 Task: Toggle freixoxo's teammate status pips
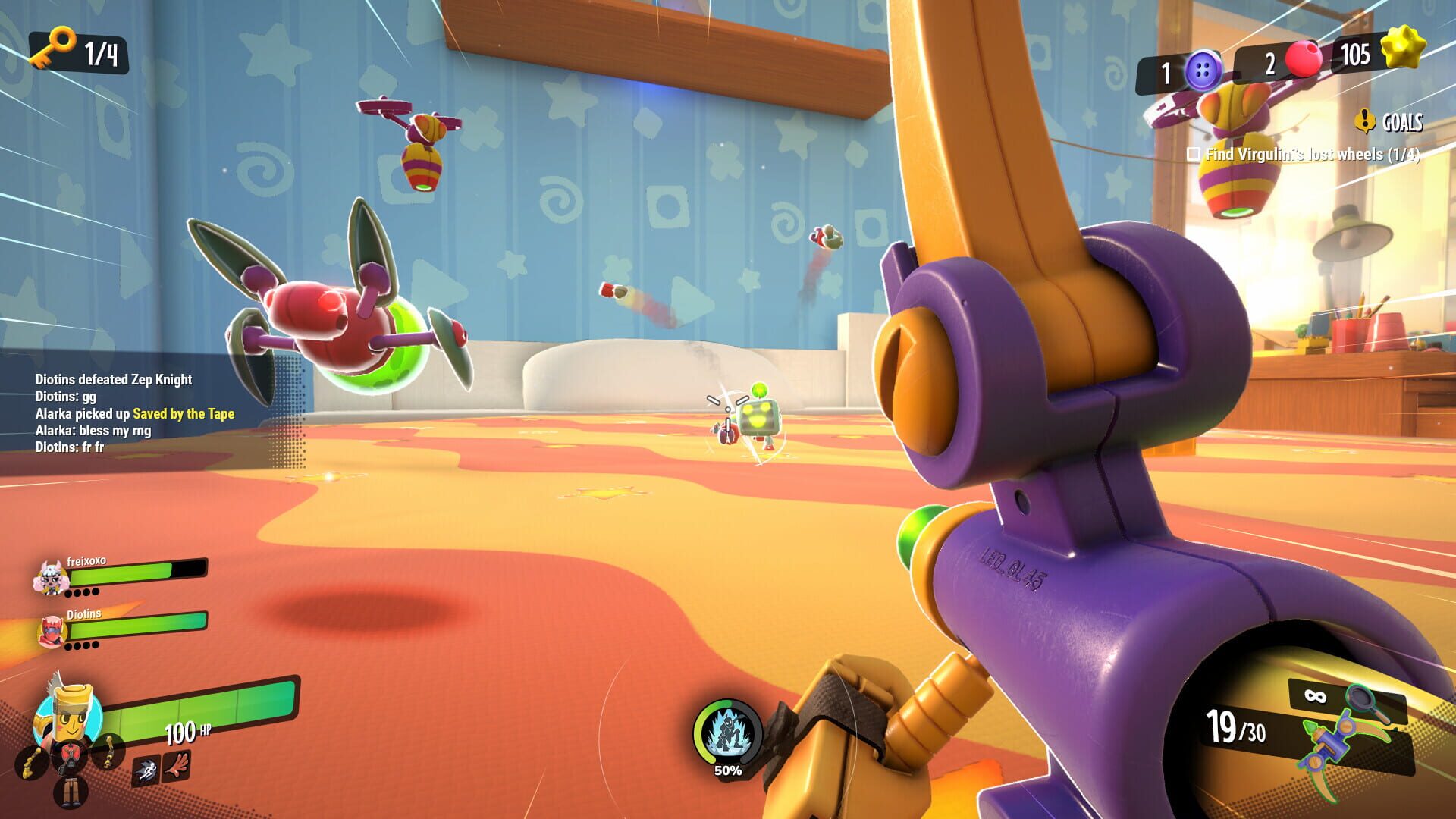[80, 591]
